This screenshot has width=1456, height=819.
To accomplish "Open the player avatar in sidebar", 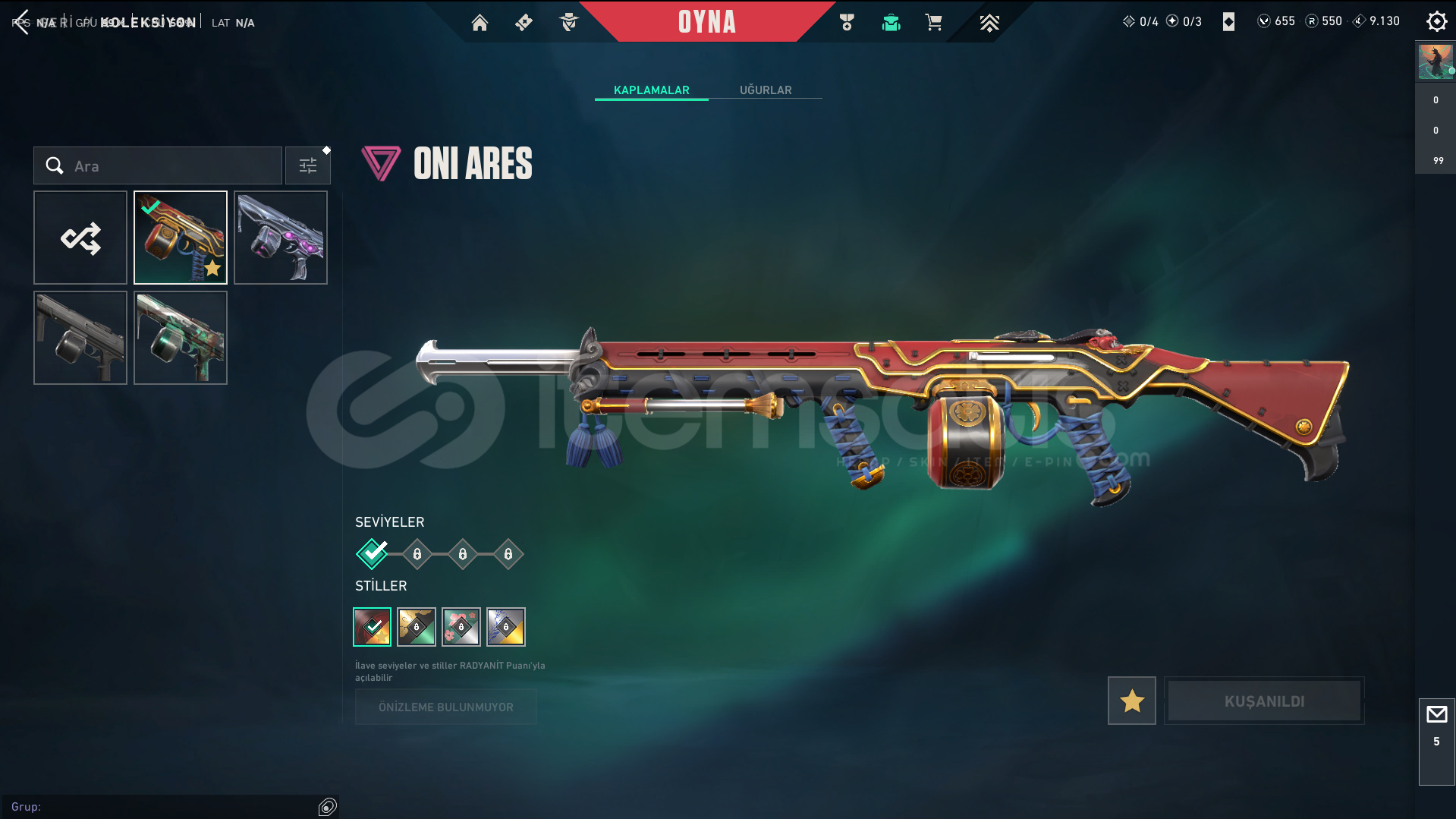I will (x=1435, y=62).
